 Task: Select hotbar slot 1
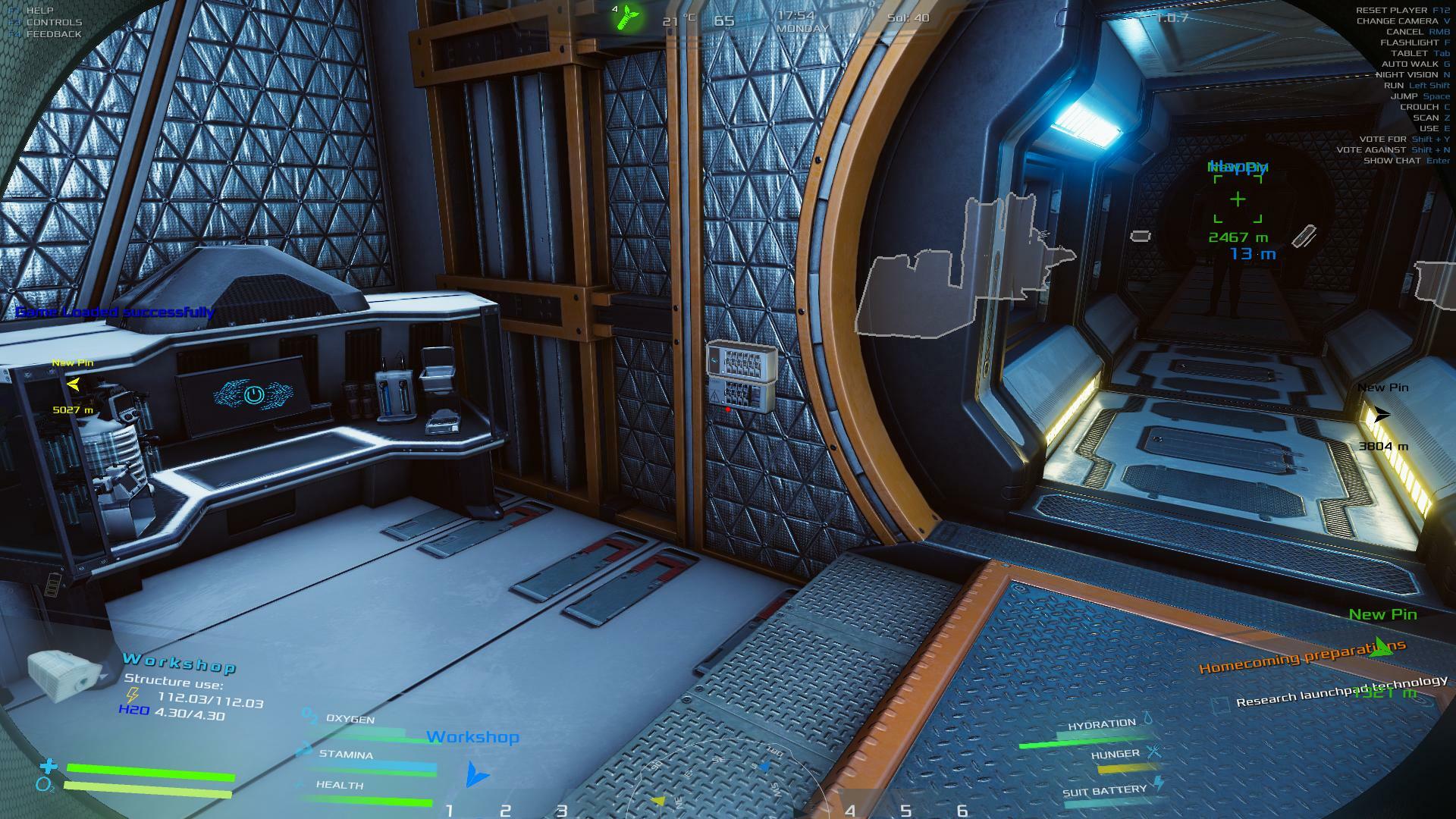click(x=449, y=810)
